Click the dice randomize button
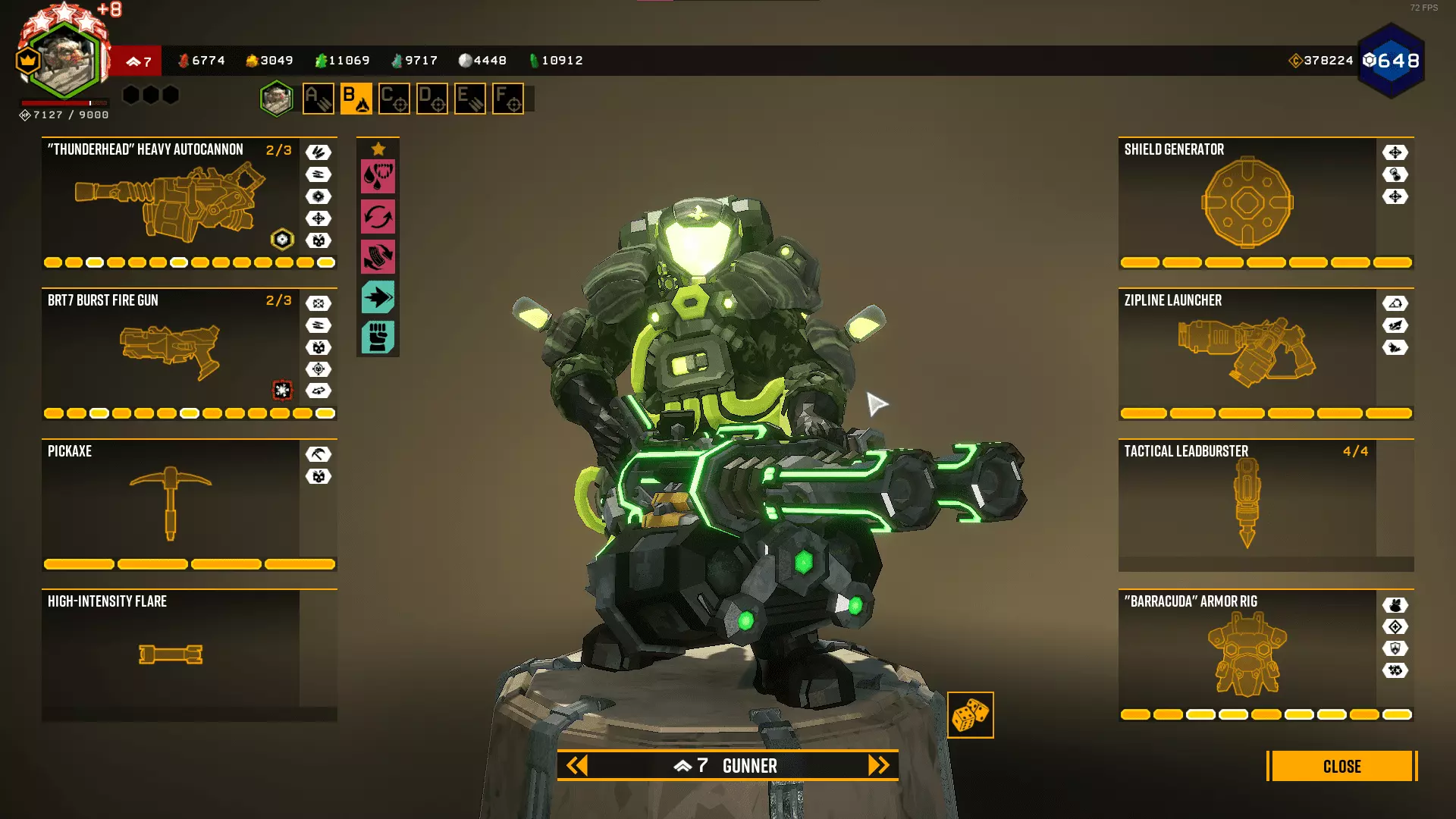 (970, 715)
